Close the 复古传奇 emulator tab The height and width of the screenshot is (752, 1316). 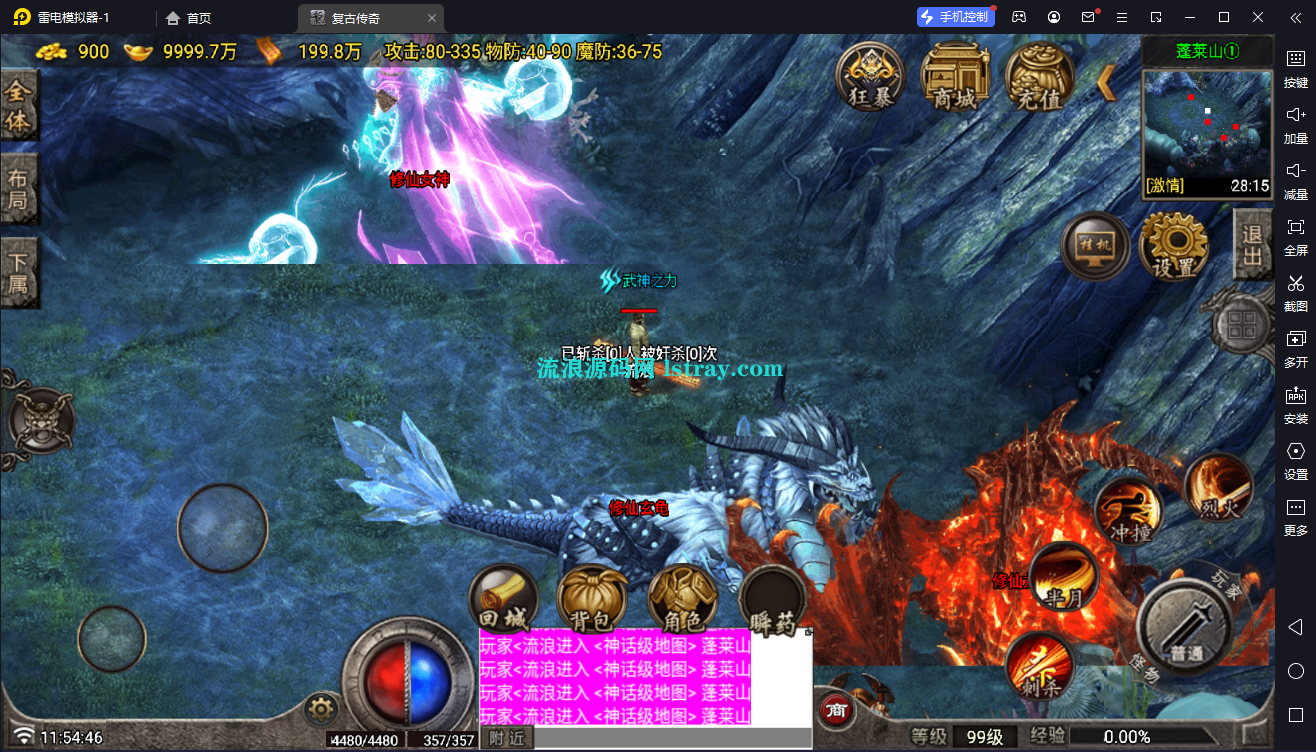click(432, 18)
